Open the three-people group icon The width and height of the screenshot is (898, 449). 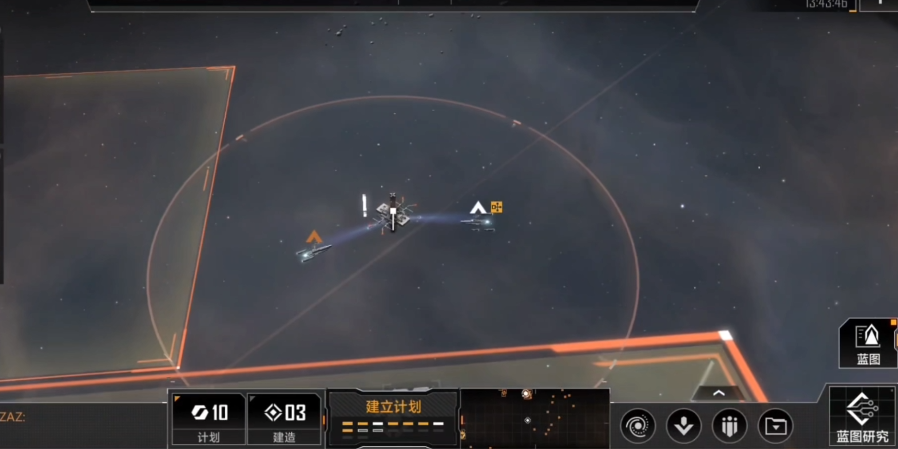[x=729, y=426]
